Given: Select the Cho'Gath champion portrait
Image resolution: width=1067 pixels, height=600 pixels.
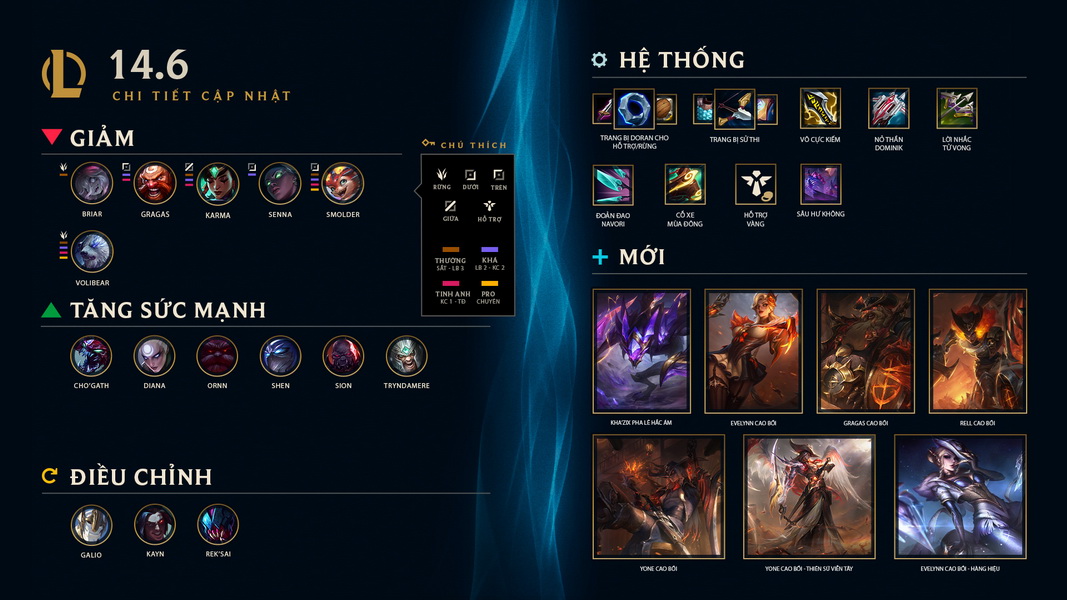Looking at the screenshot, I should (91, 356).
